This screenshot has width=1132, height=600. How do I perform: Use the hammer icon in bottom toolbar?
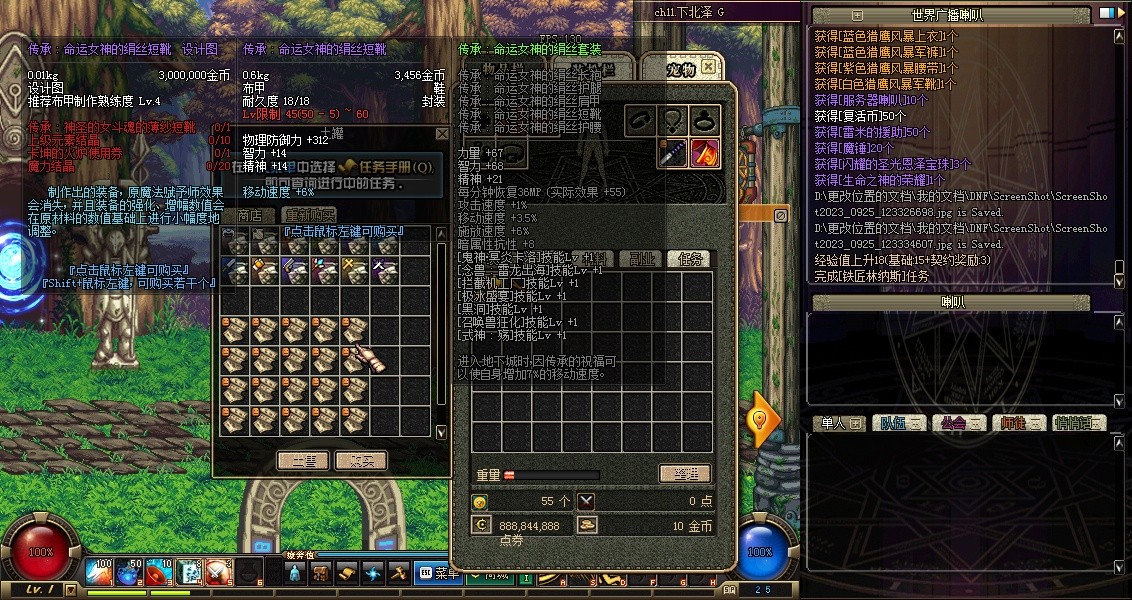[397, 573]
